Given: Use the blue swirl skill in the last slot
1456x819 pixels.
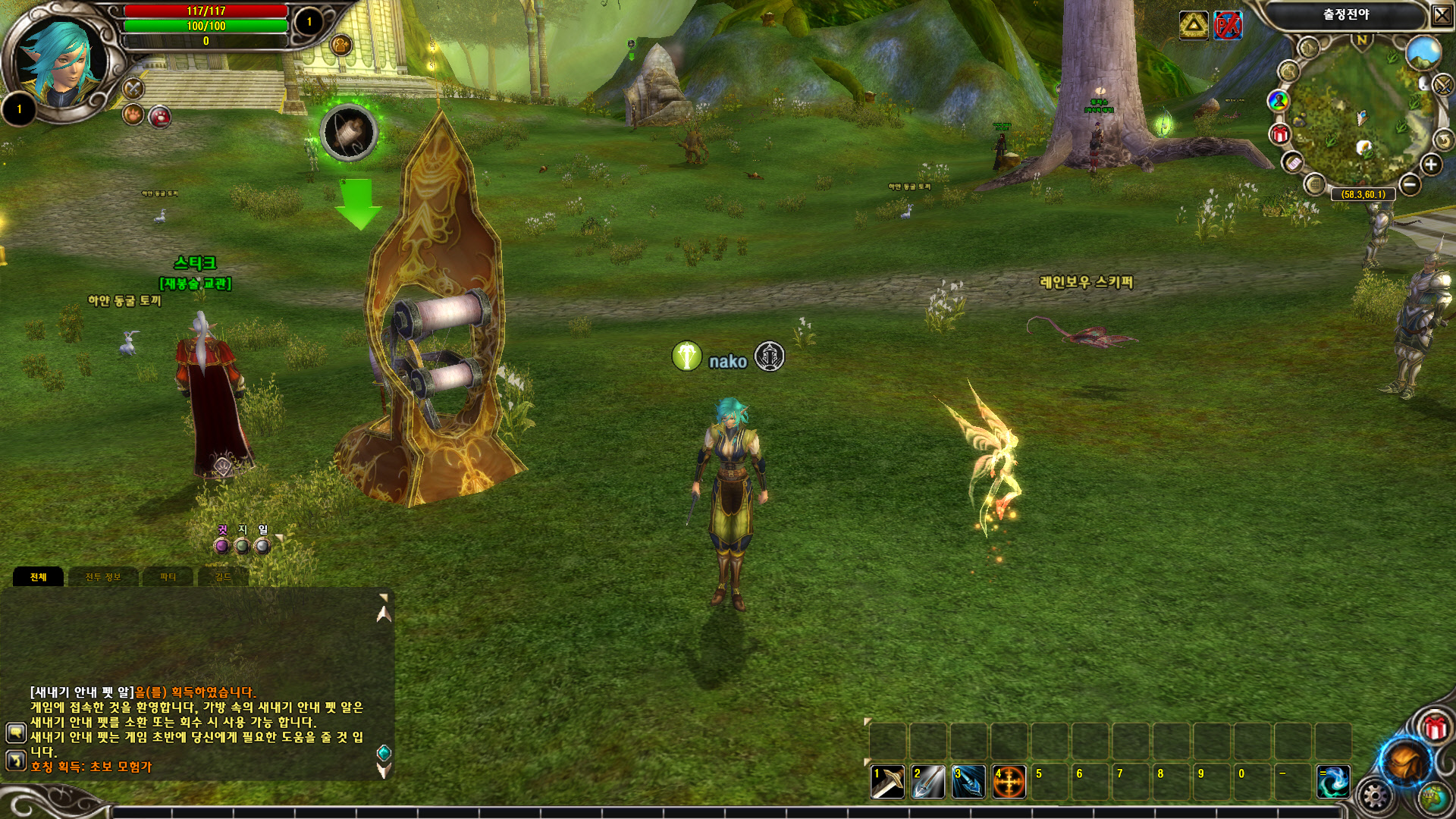Looking at the screenshot, I should pyautogui.click(x=1333, y=782).
